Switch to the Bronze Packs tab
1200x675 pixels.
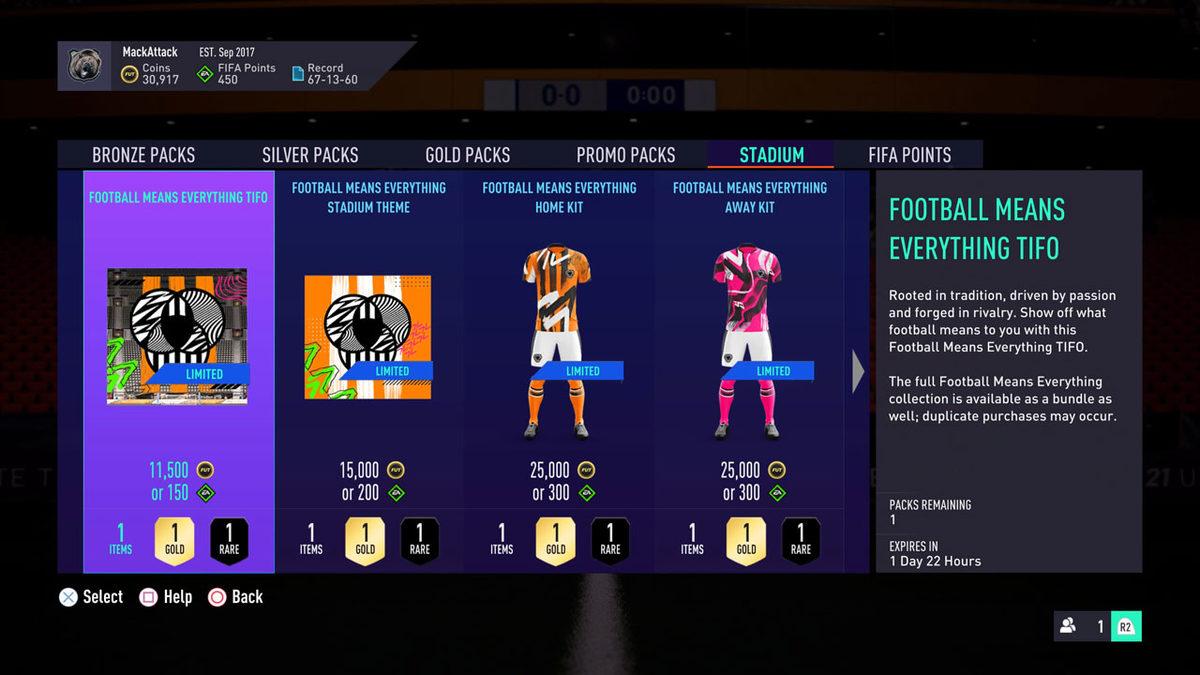pos(144,155)
